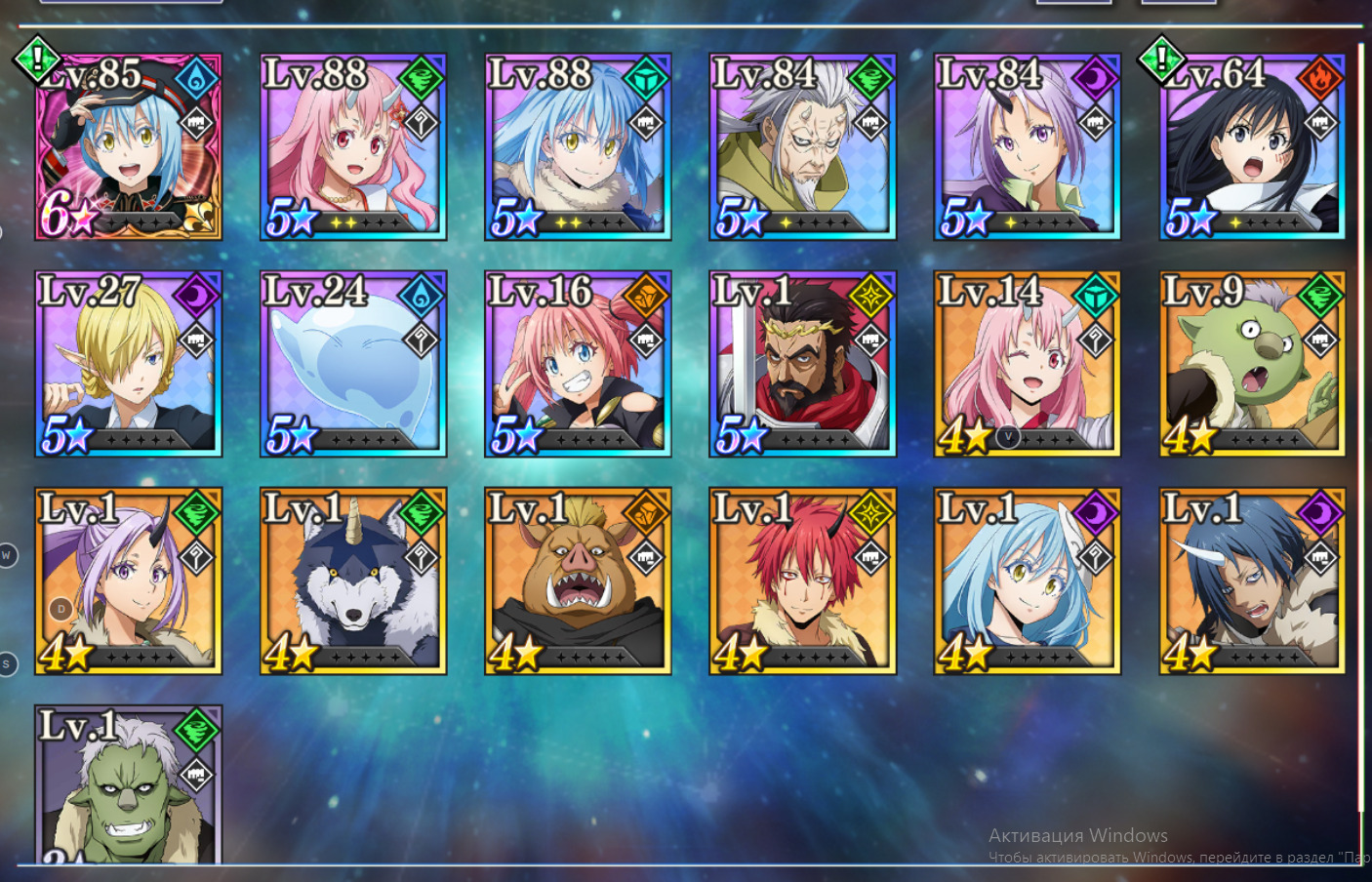The image size is (1372, 882).
Task: Choose the Lv.27 blonde elf card
Action: point(129,364)
